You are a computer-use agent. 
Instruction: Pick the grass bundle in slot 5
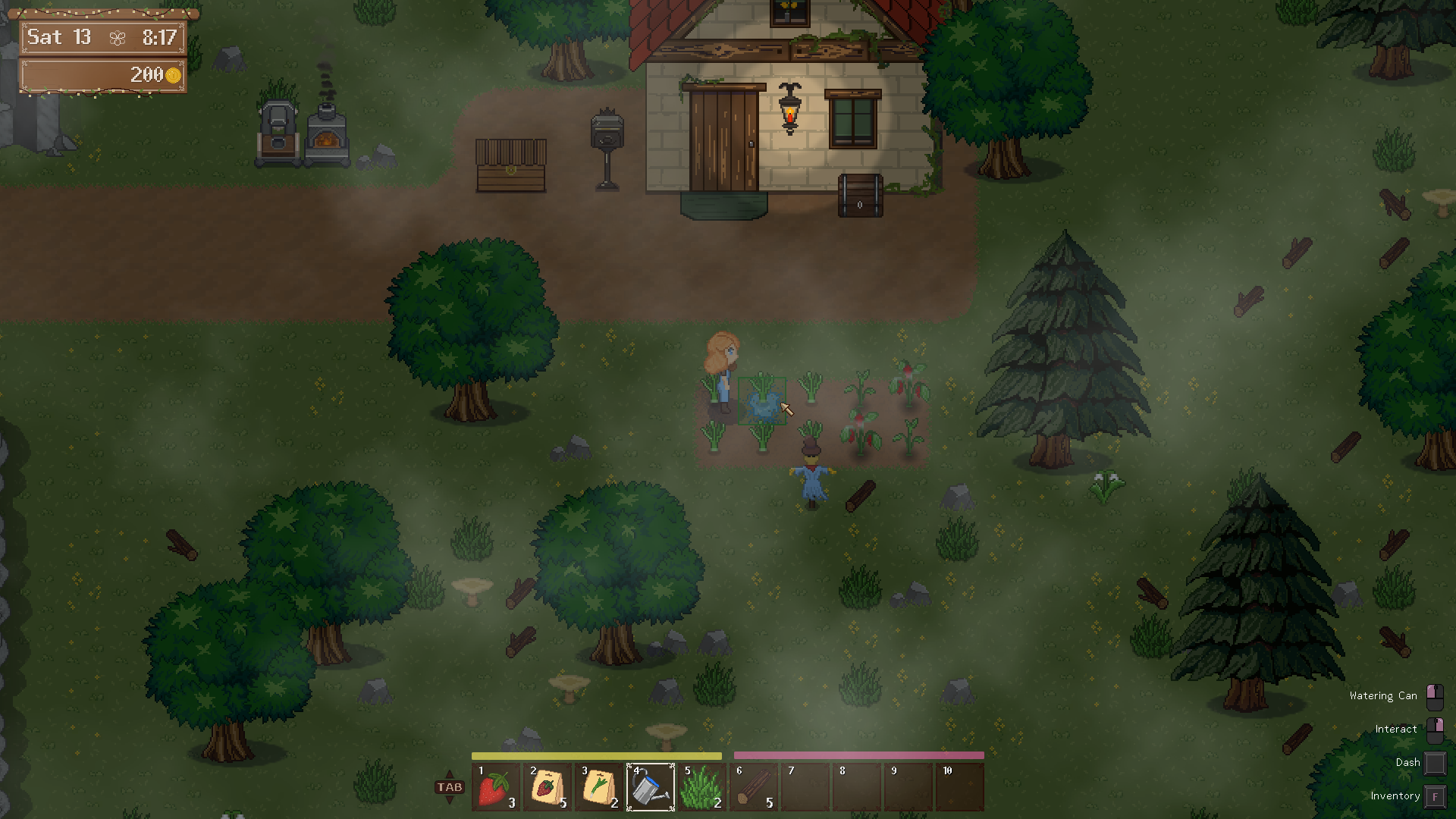pyautogui.click(x=702, y=788)
